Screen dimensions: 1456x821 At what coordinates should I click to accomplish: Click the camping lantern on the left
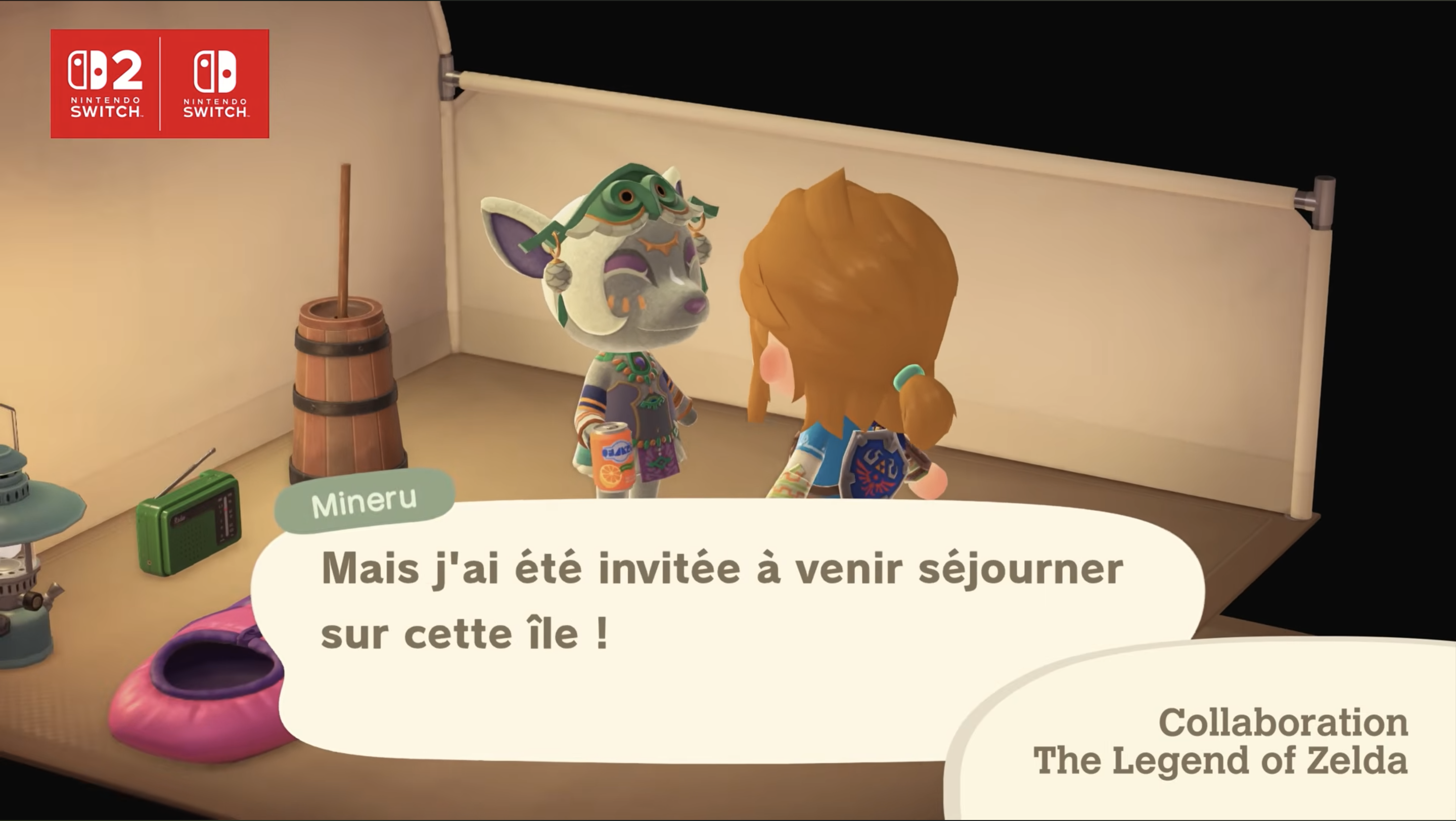pos(23,565)
